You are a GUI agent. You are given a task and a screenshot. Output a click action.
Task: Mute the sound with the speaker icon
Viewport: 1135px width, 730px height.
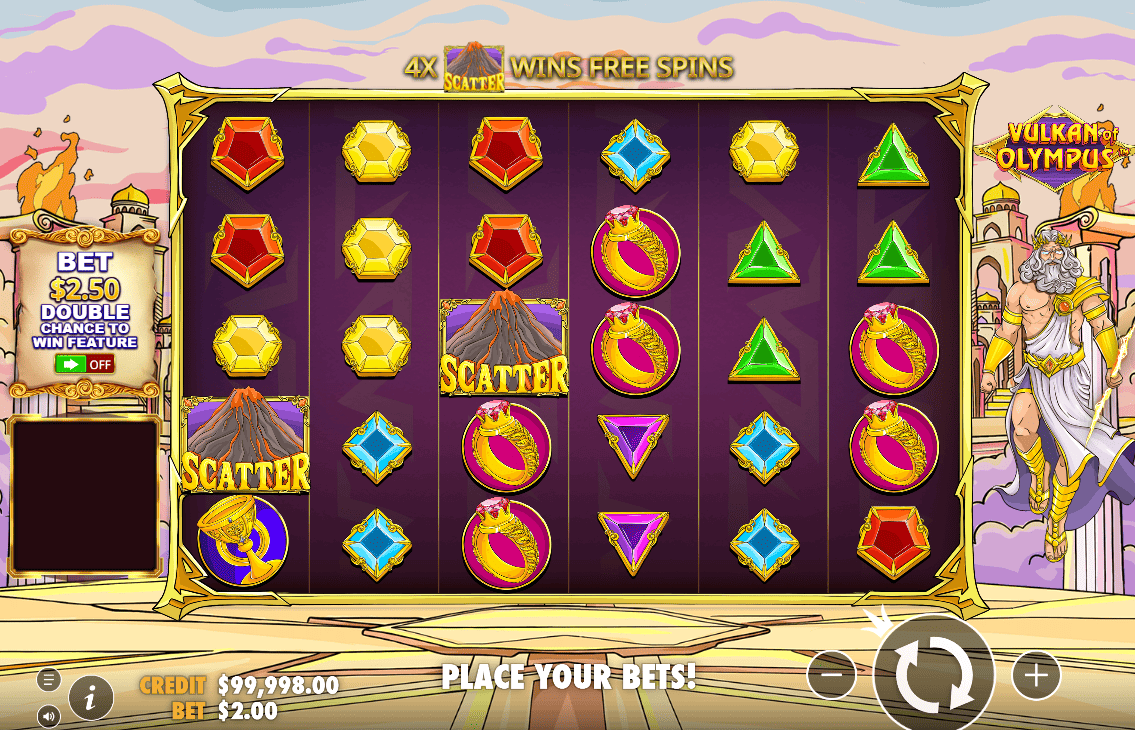click(49, 714)
